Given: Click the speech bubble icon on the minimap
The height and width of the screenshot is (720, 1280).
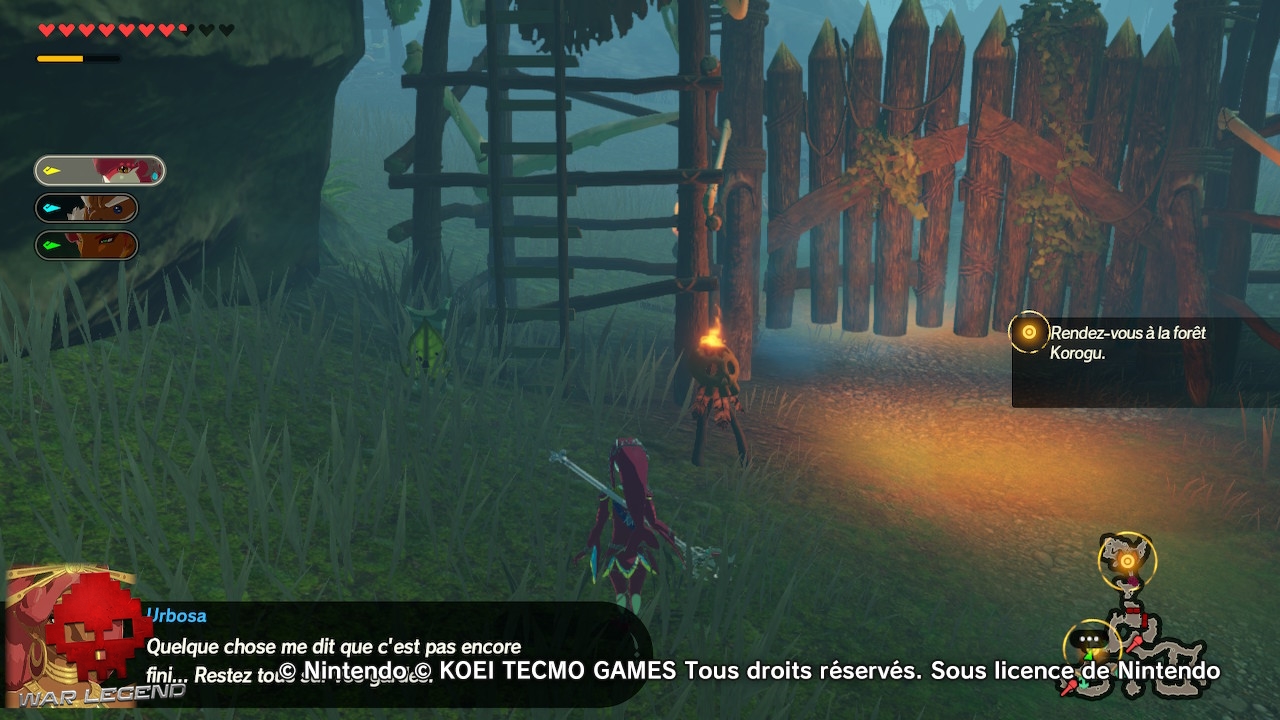Looking at the screenshot, I should point(1090,638).
